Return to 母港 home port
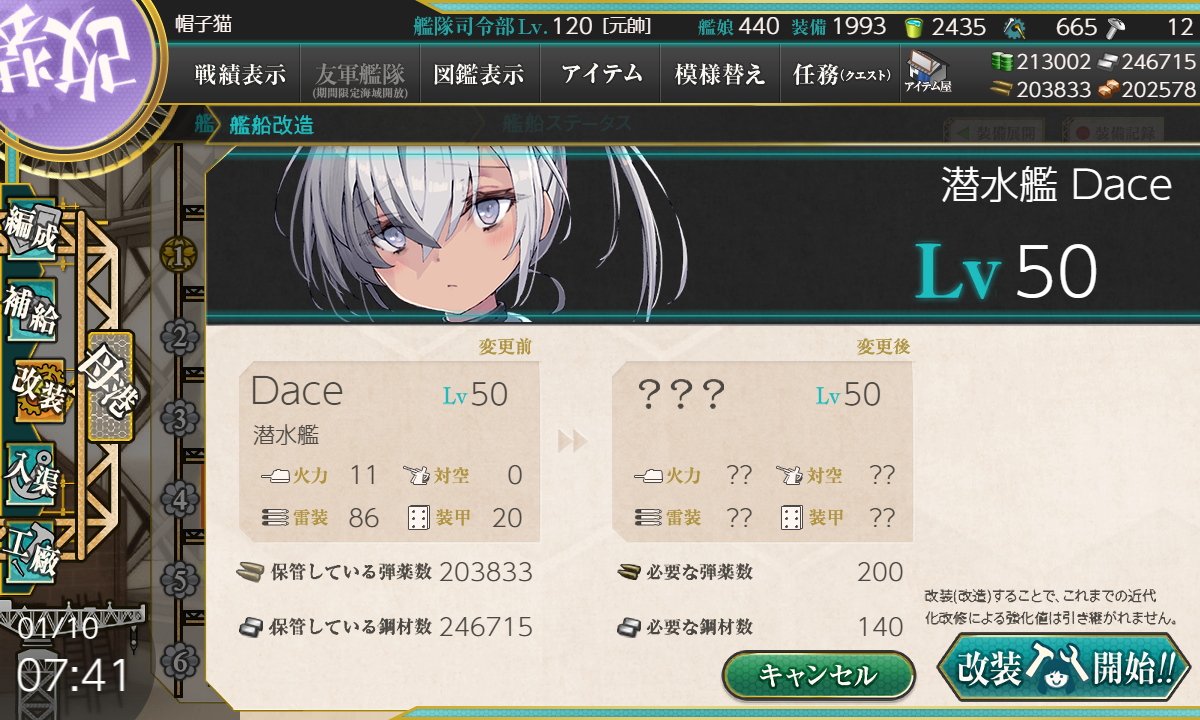Screen dimensions: 1200x720 (110, 386)
